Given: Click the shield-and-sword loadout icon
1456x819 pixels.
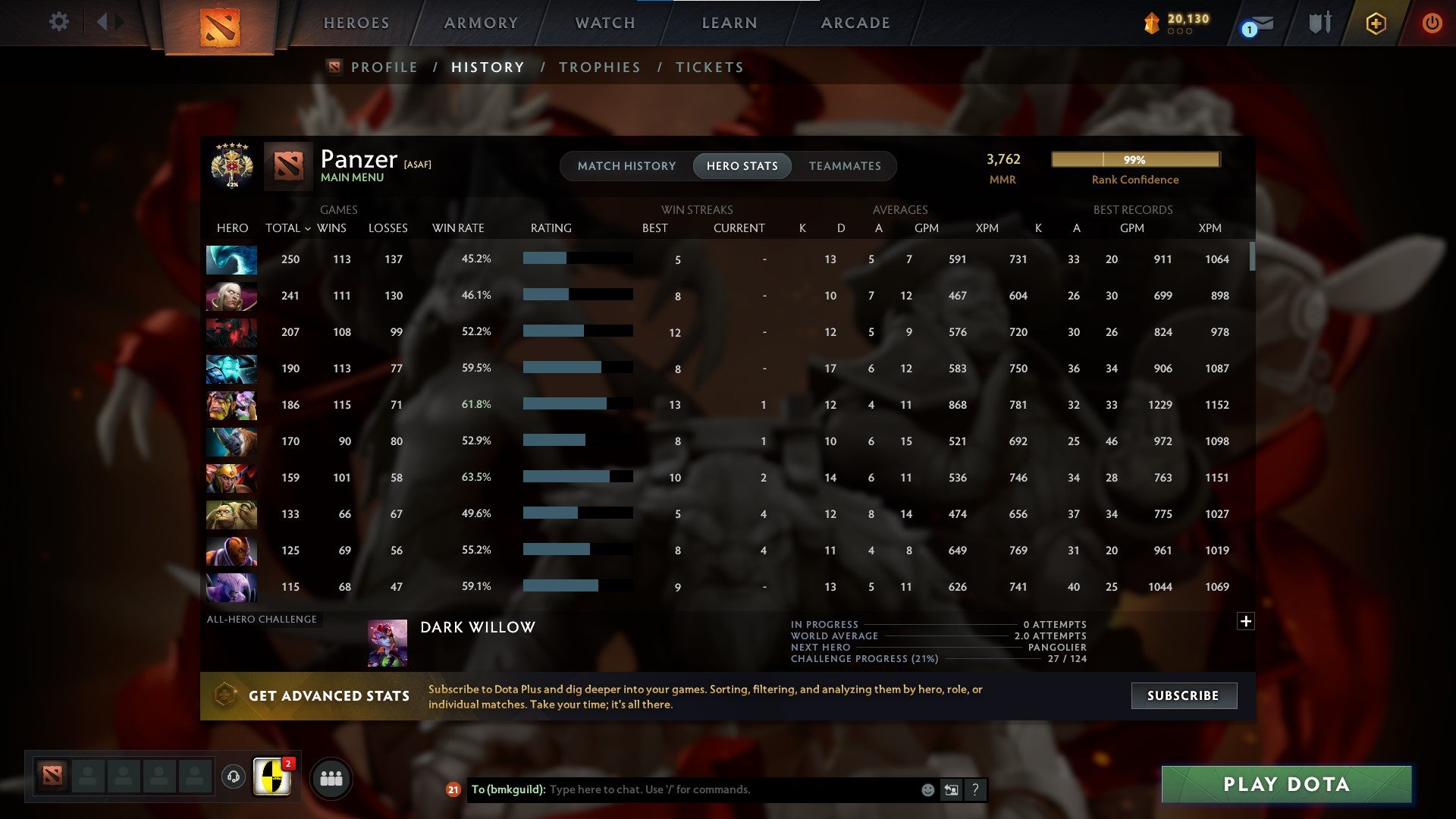Looking at the screenshot, I should [1319, 23].
